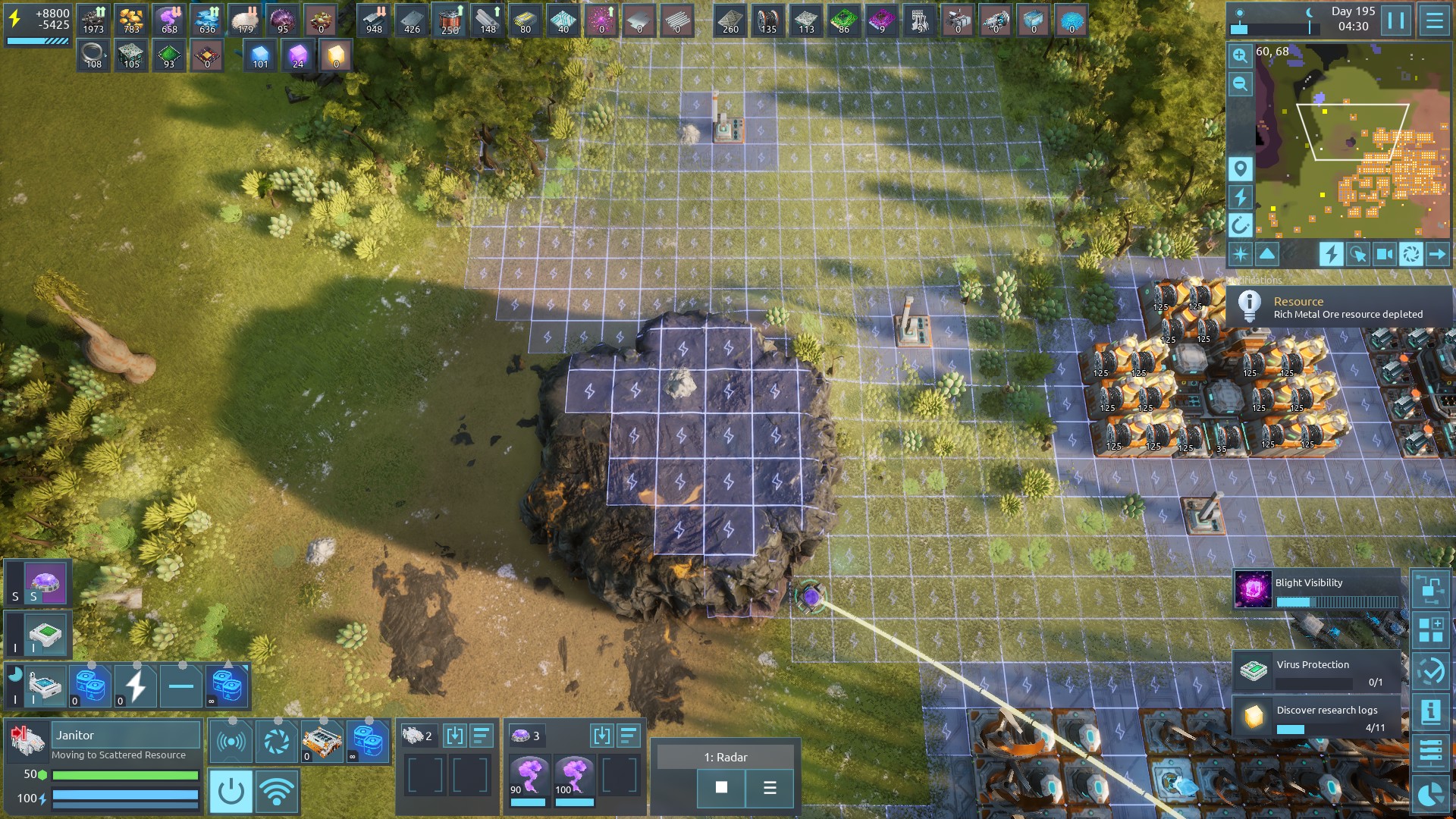
Task: Zoom in on the minimap
Action: click(1240, 55)
